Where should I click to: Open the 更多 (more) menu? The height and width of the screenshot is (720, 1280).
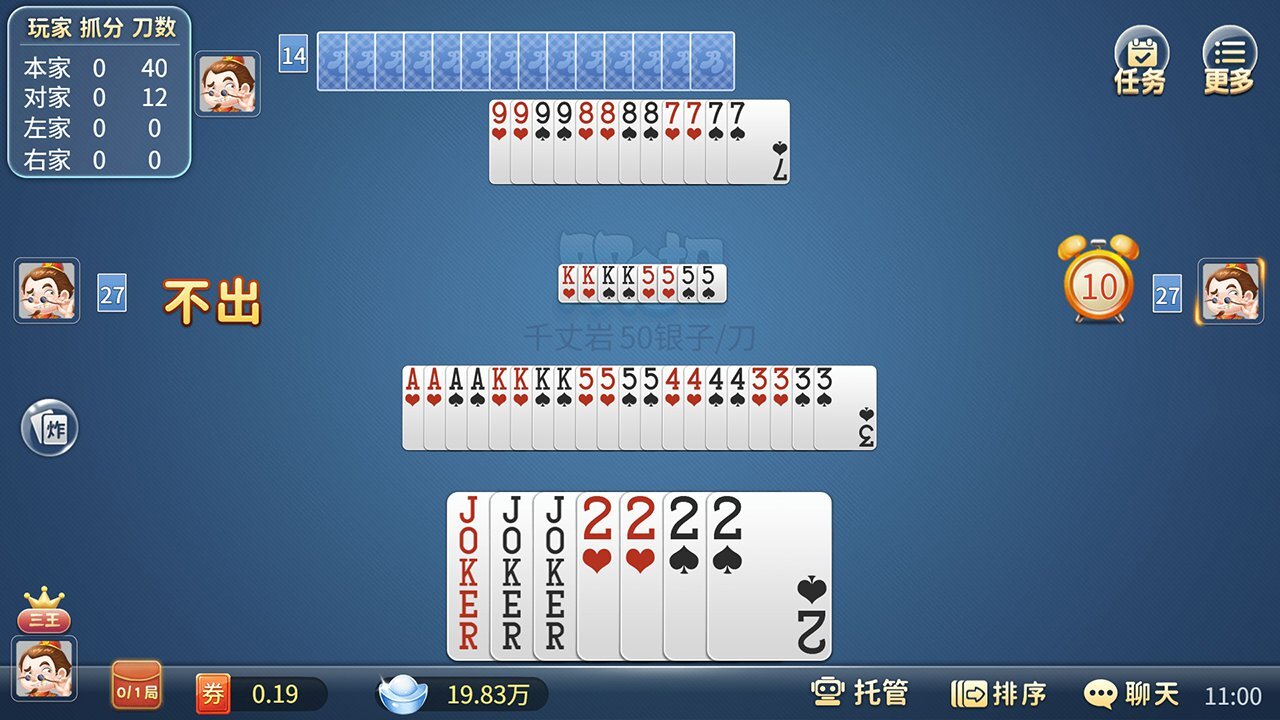coord(1229,62)
